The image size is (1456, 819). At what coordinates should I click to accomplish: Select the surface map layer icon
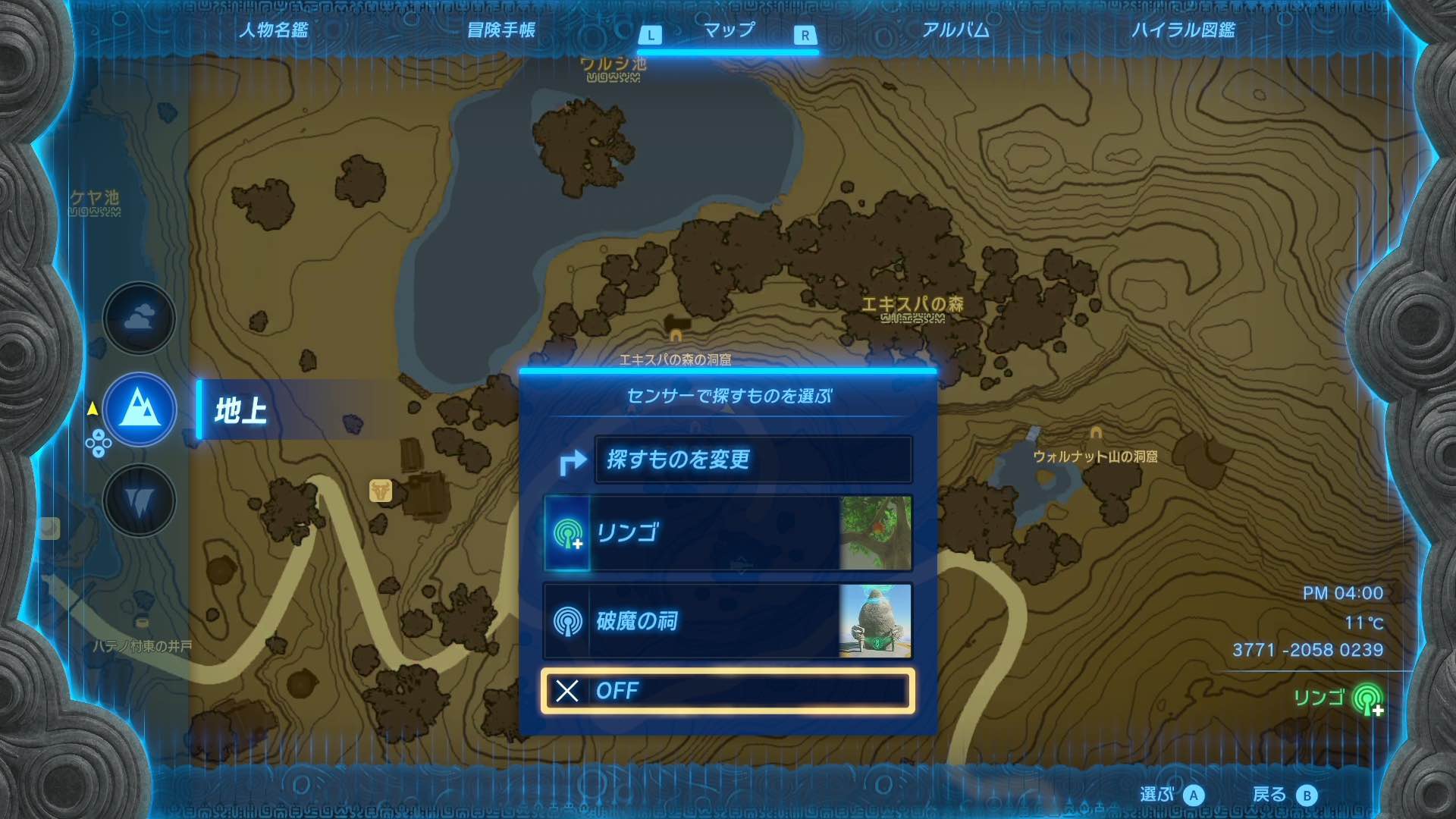tap(139, 409)
